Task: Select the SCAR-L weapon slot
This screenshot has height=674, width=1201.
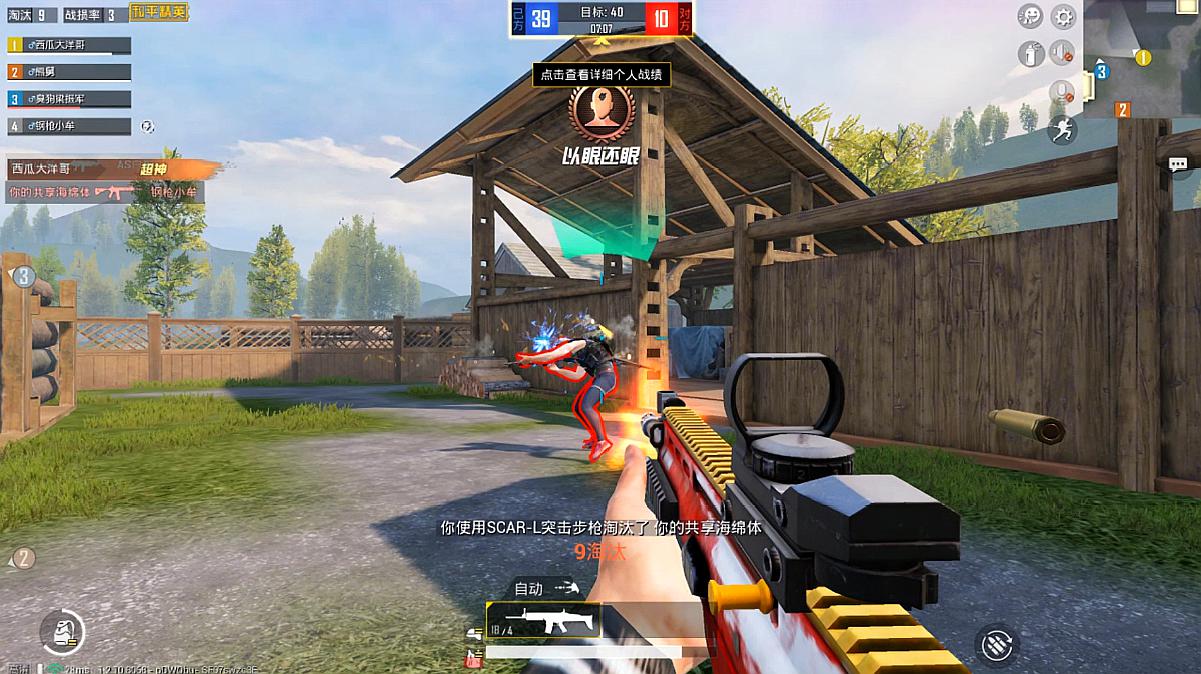Action: [543, 621]
